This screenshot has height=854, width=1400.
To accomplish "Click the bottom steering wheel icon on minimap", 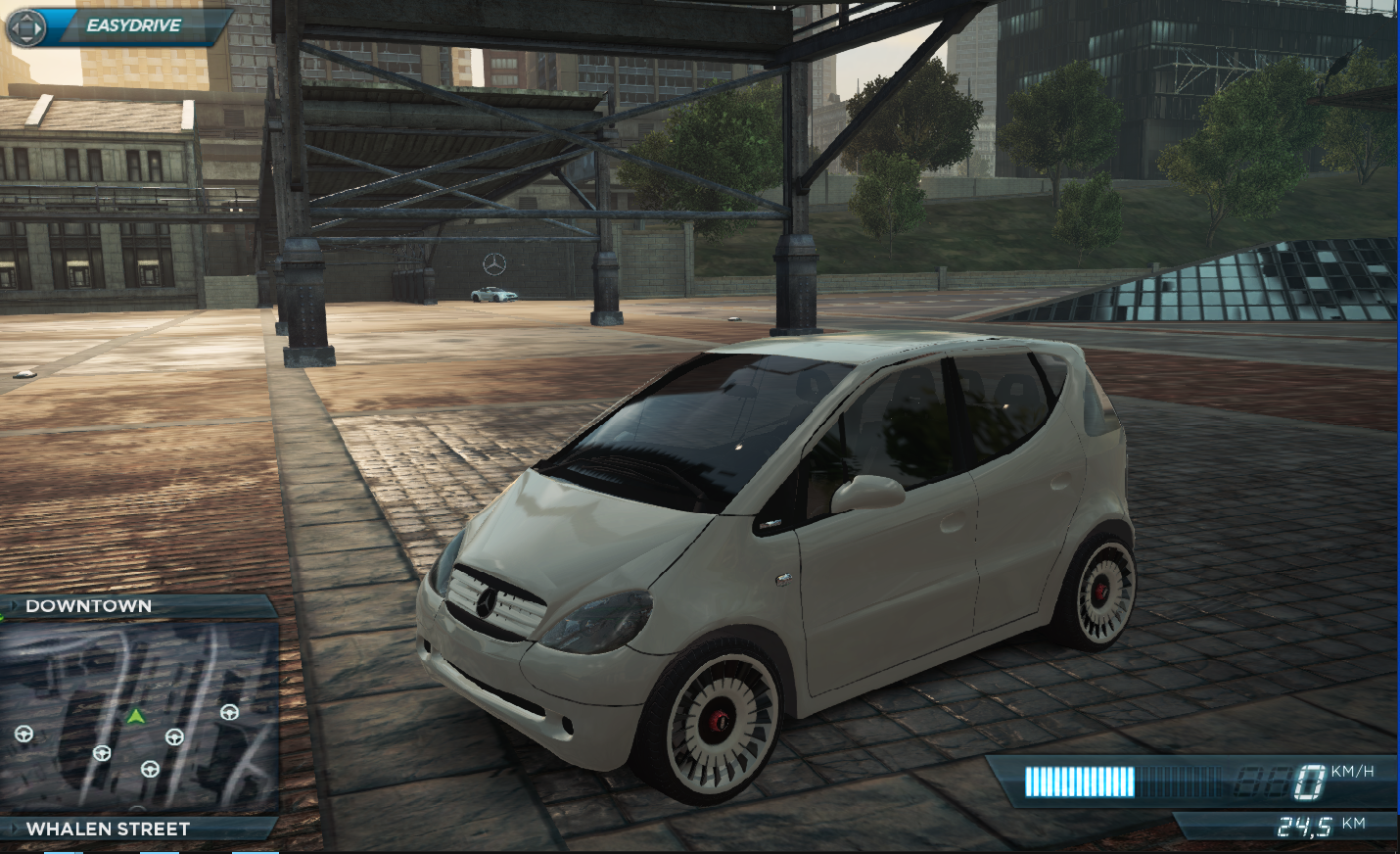I will pyautogui.click(x=150, y=770).
